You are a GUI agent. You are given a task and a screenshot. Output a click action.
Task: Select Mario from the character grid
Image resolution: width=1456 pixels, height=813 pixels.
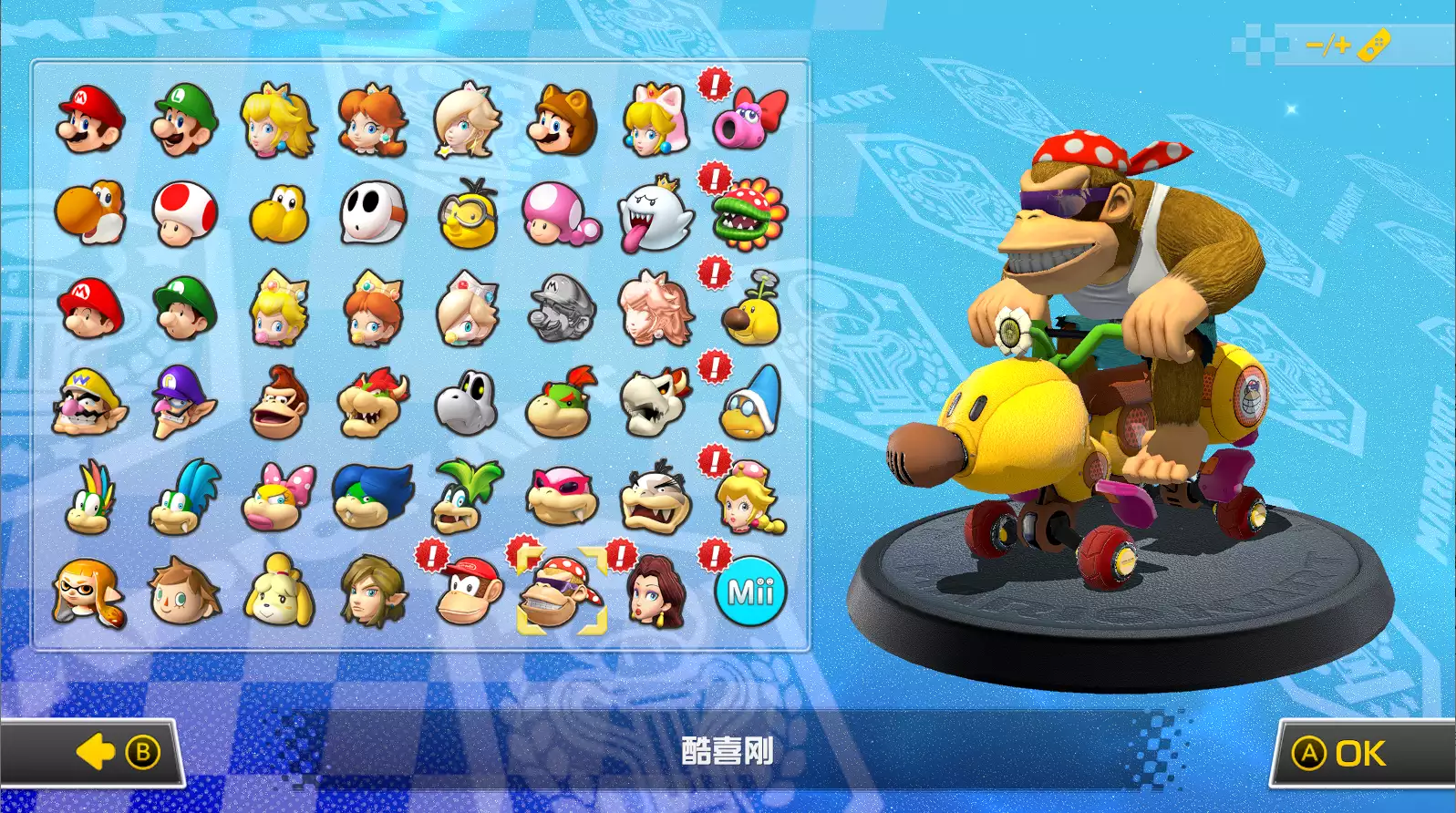coord(90,120)
